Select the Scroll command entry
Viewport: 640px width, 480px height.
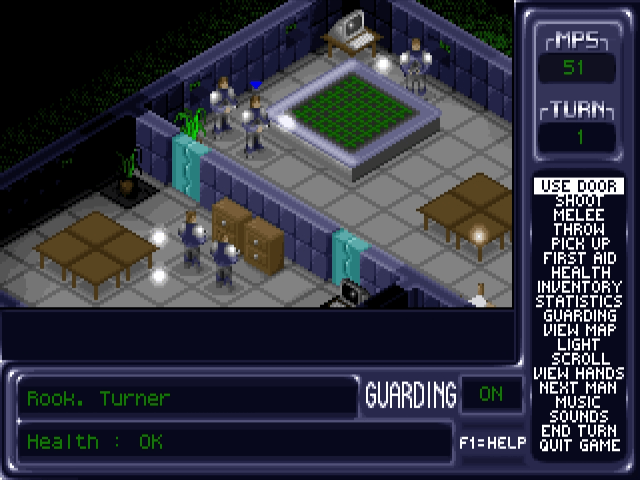(x=579, y=358)
